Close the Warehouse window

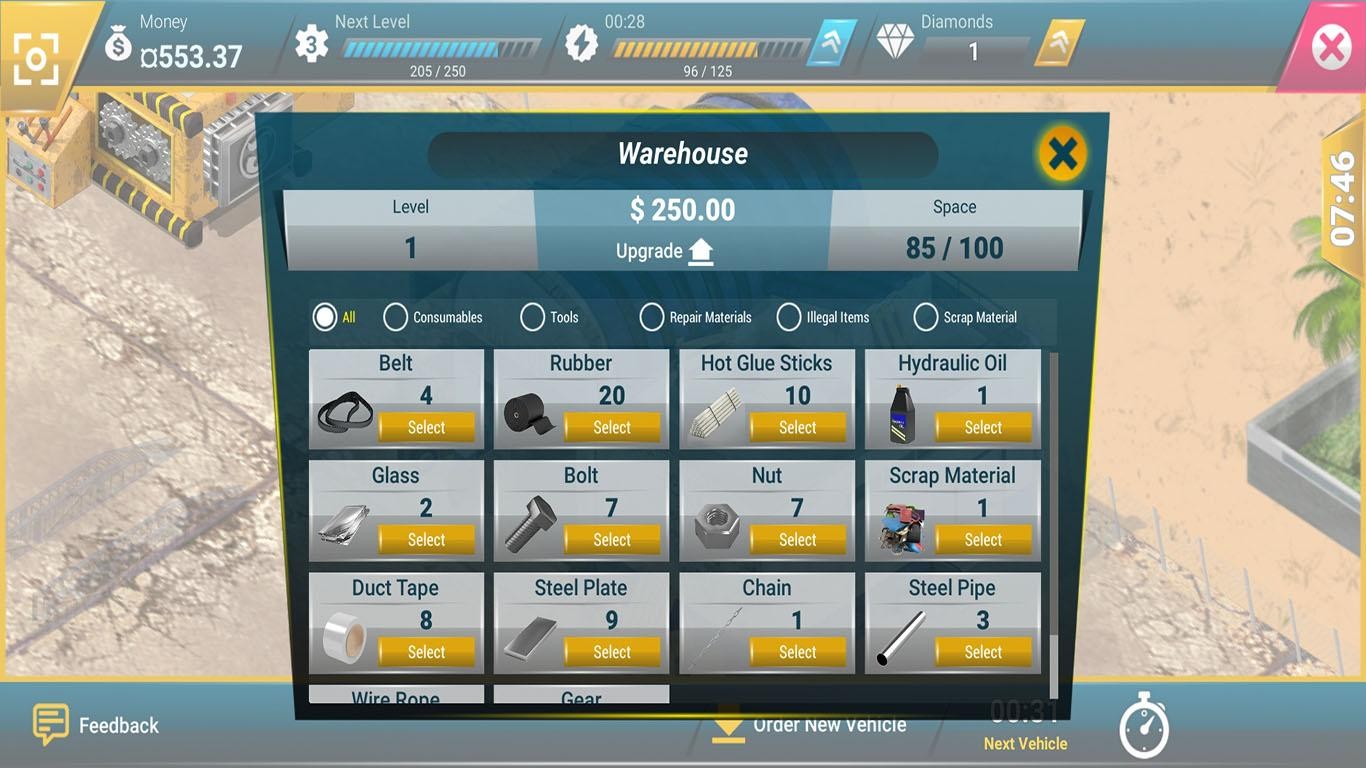tap(1062, 154)
